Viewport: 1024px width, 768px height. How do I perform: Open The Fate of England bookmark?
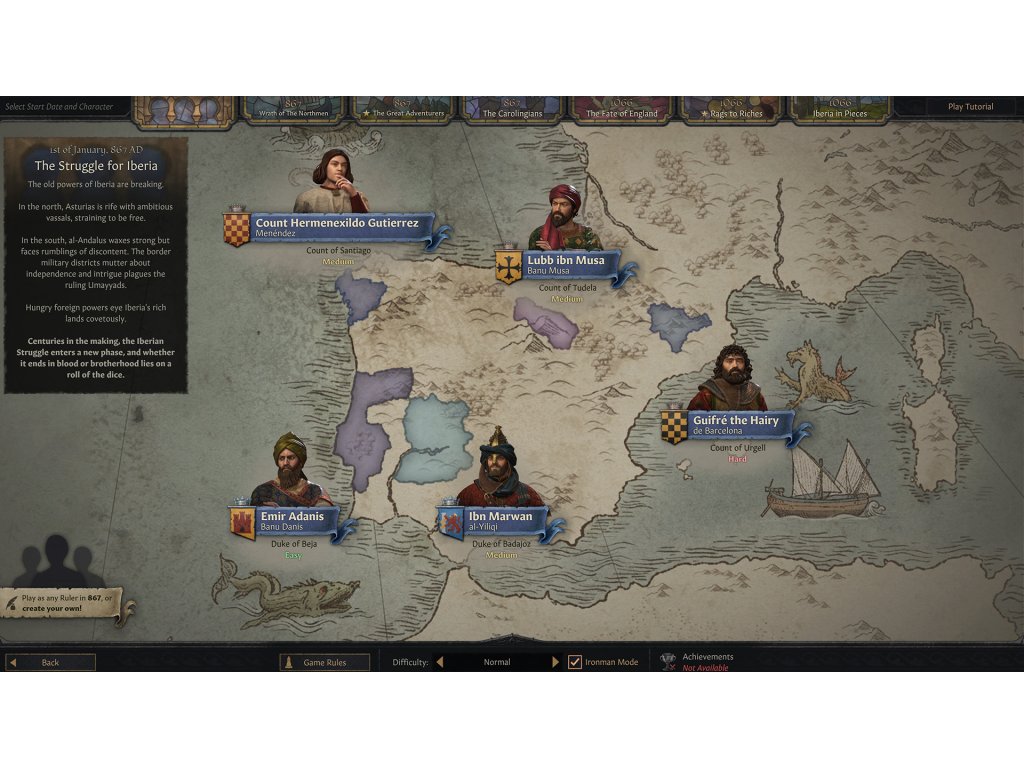tap(622, 110)
